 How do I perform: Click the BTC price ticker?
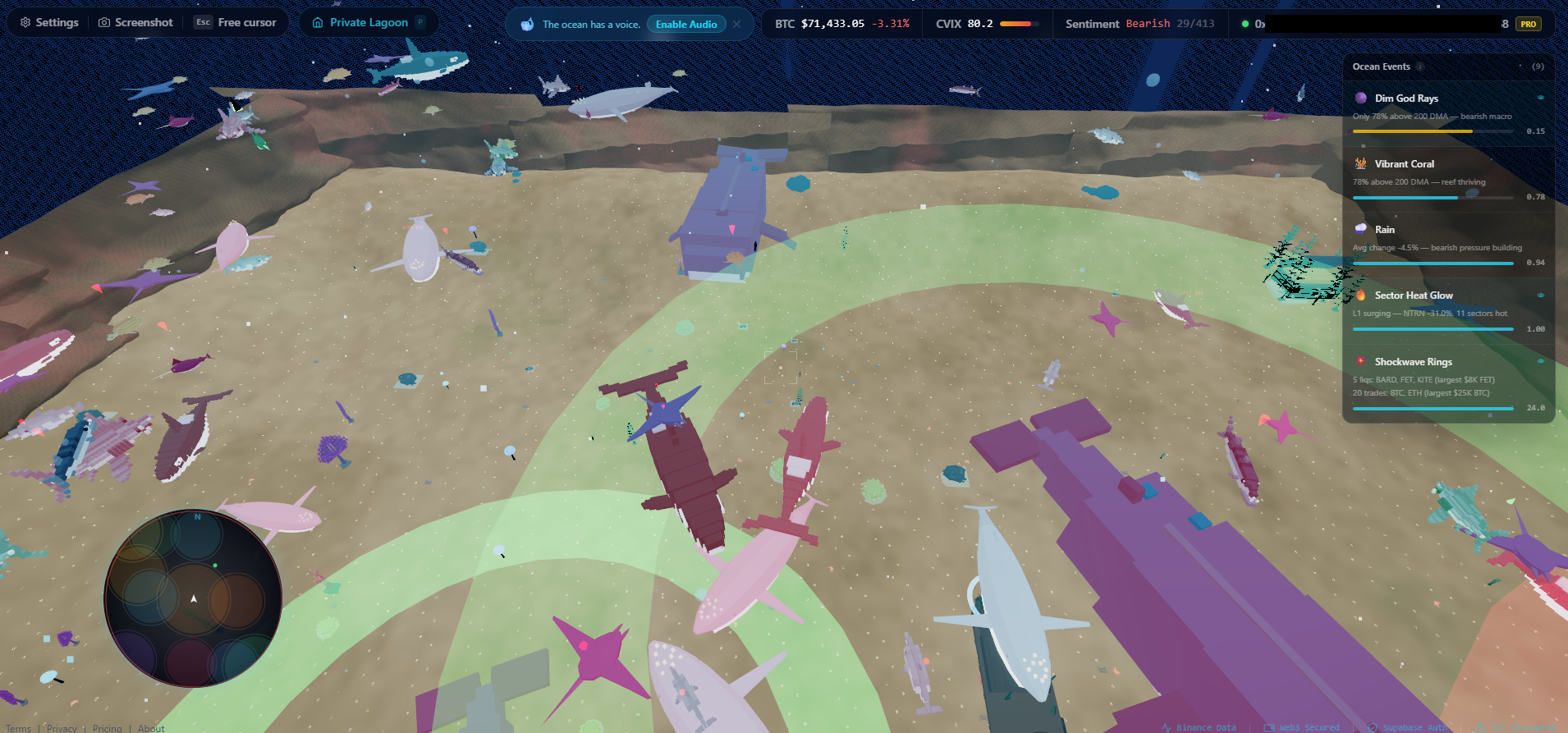[841, 24]
